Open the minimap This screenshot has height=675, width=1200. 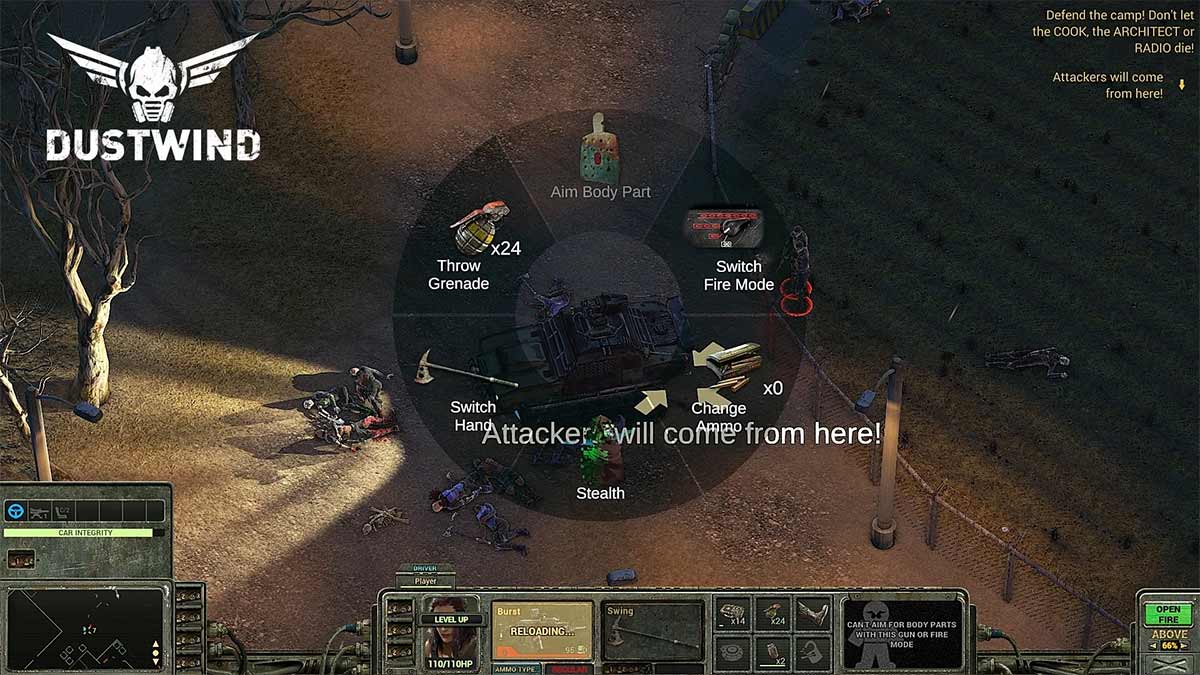pos(80,628)
